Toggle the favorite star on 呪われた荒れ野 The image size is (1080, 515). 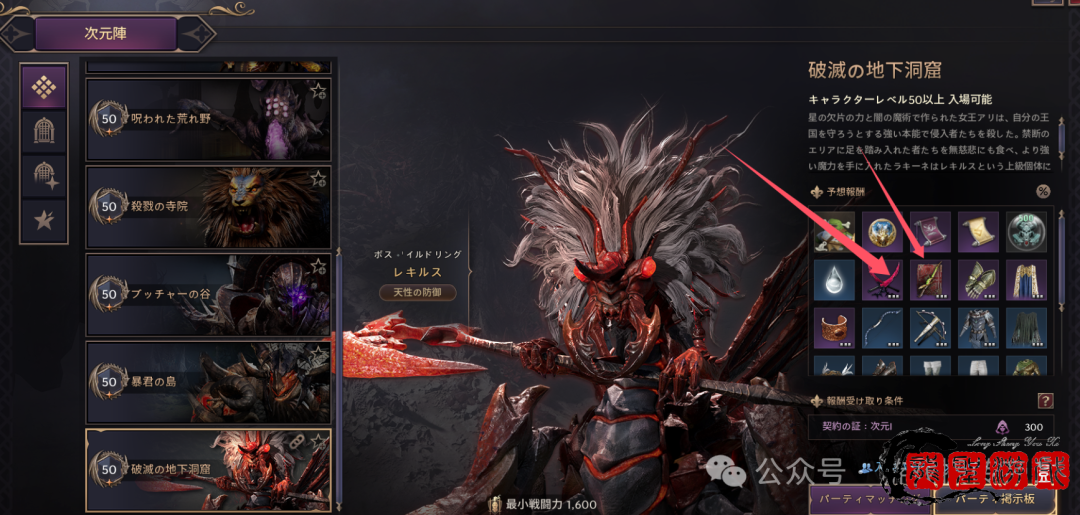tap(318, 92)
